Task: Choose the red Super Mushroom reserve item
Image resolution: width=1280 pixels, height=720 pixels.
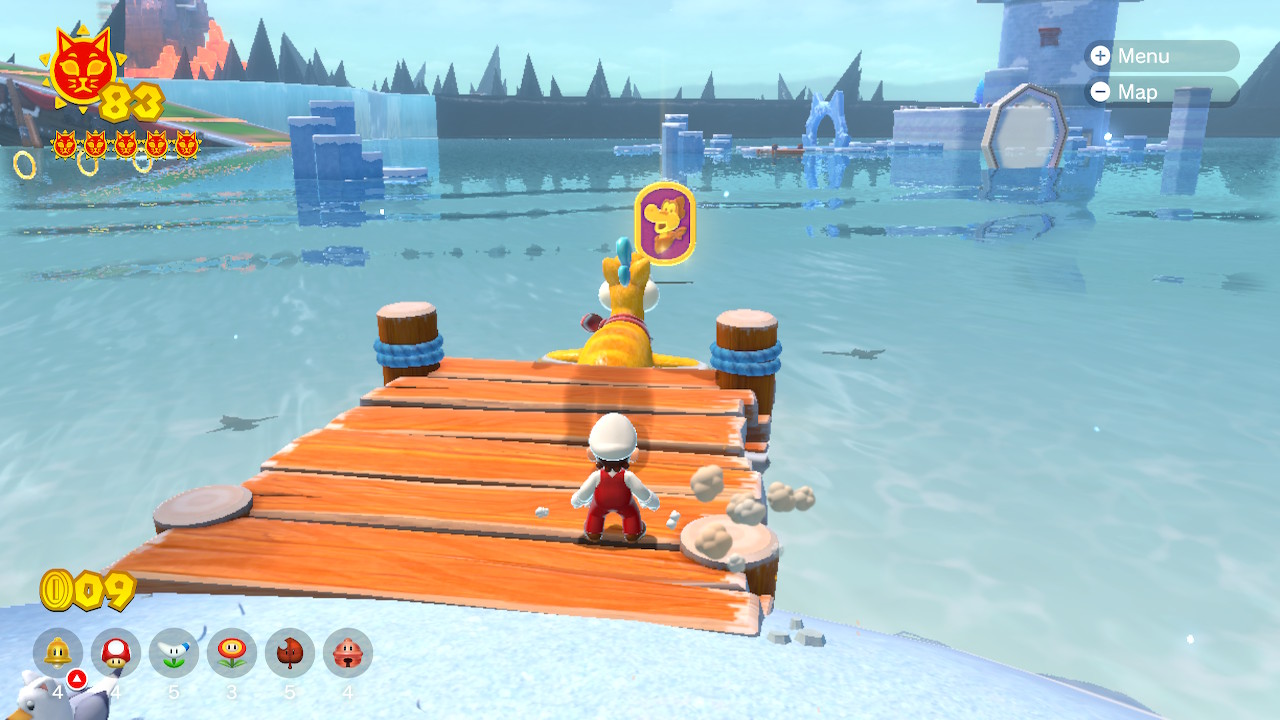Action: (x=116, y=653)
